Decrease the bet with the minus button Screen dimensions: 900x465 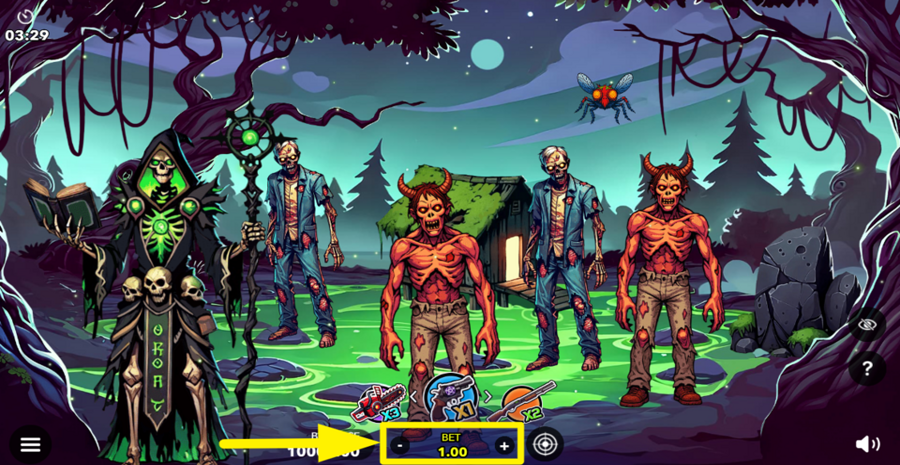click(x=400, y=446)
